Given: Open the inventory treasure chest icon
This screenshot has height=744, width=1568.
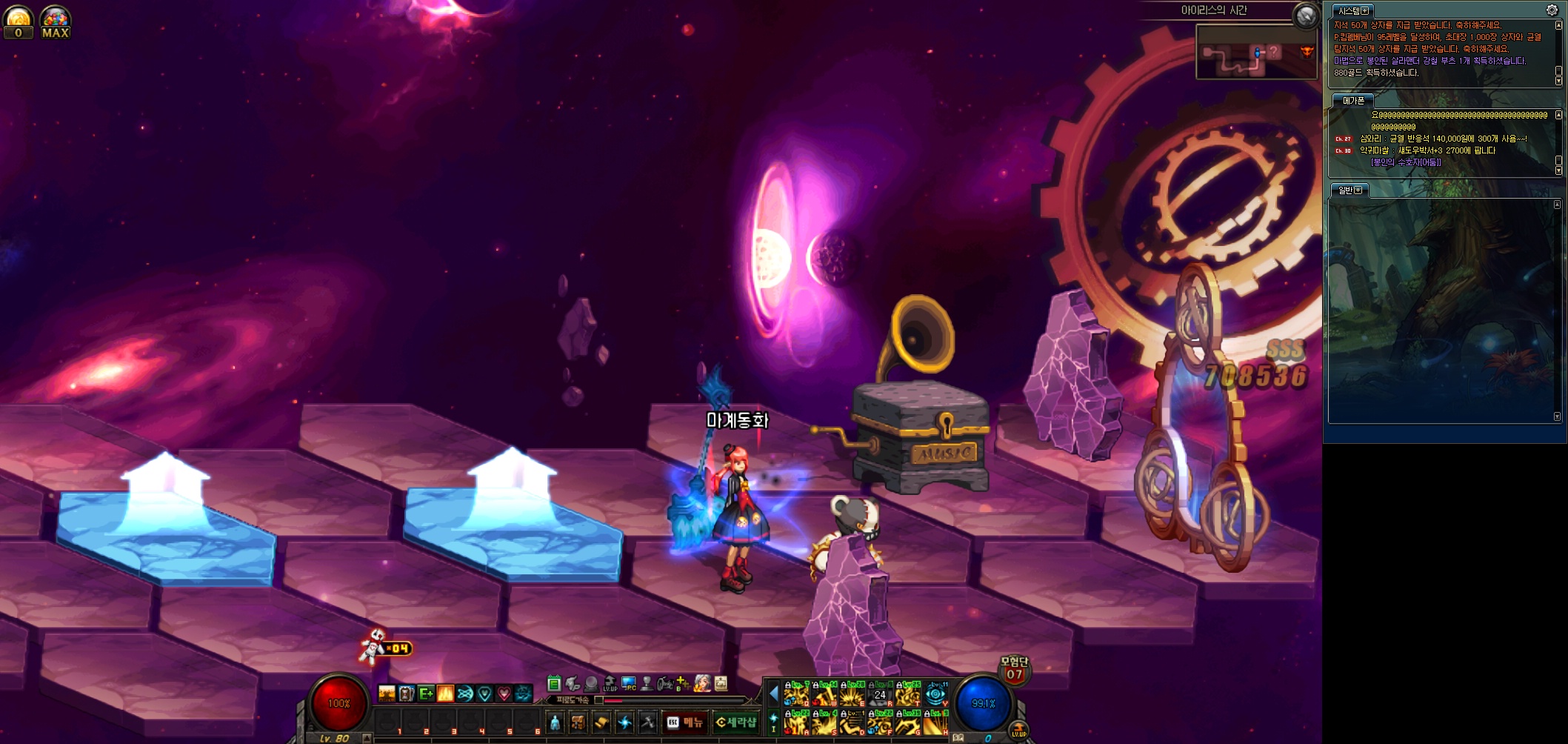Looking at the screenshot, I should click(x=578, y=722).
